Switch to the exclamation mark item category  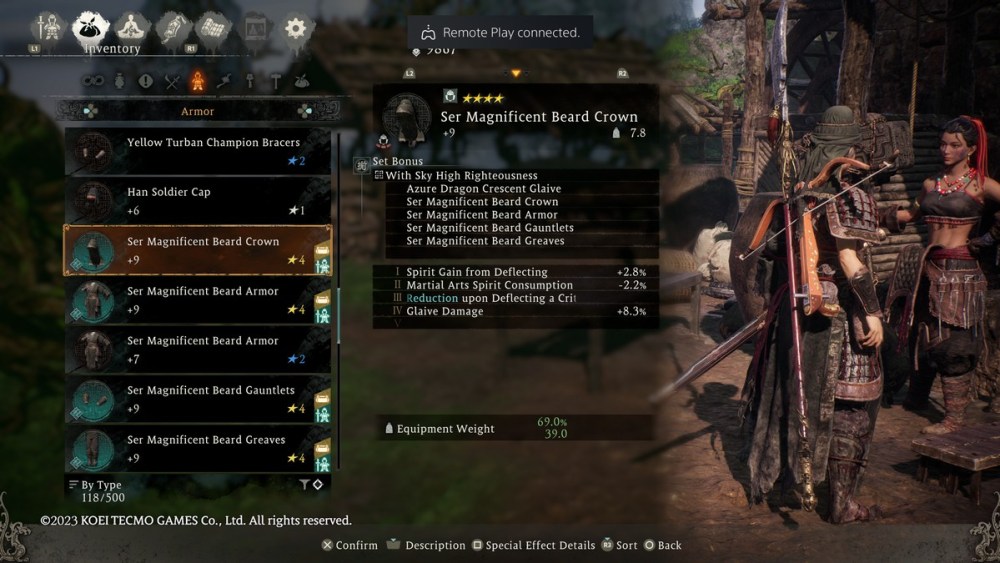pyautogui.click(x=146, y=81)
